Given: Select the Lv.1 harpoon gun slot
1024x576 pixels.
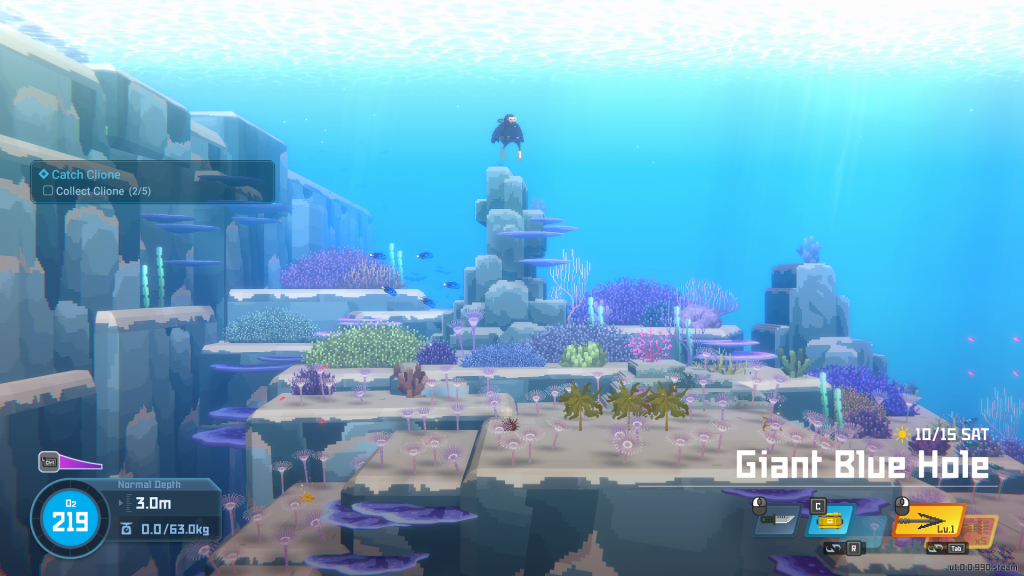Looking at the screenshot, I should 928,521.
